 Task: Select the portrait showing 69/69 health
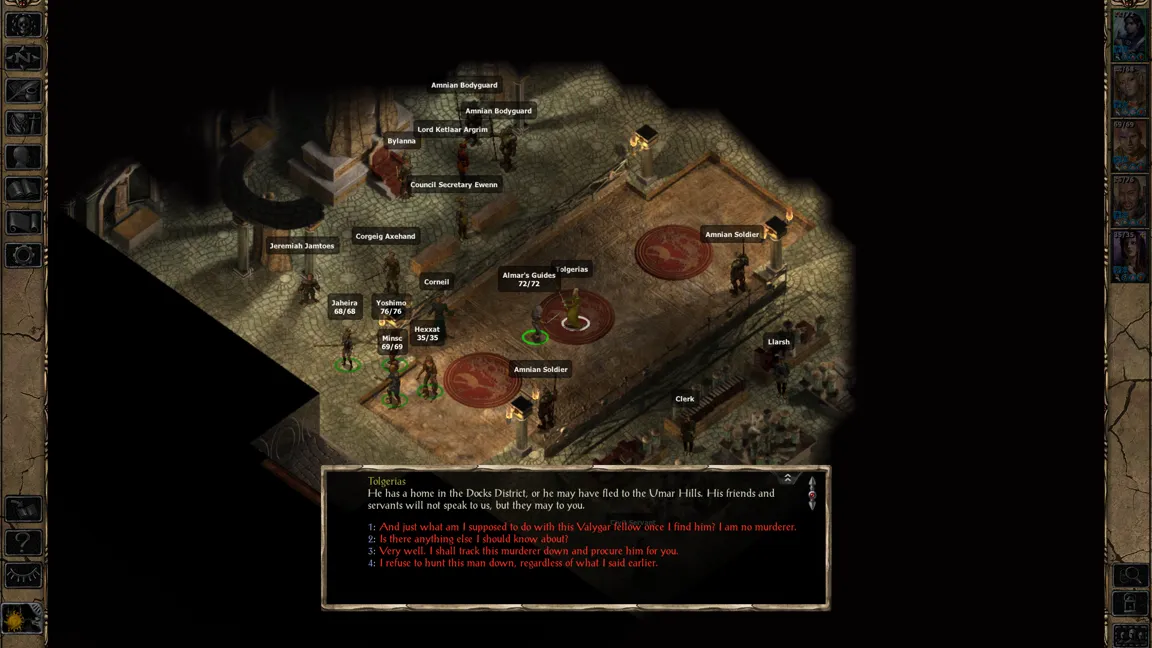click(x=1130, y=146)
